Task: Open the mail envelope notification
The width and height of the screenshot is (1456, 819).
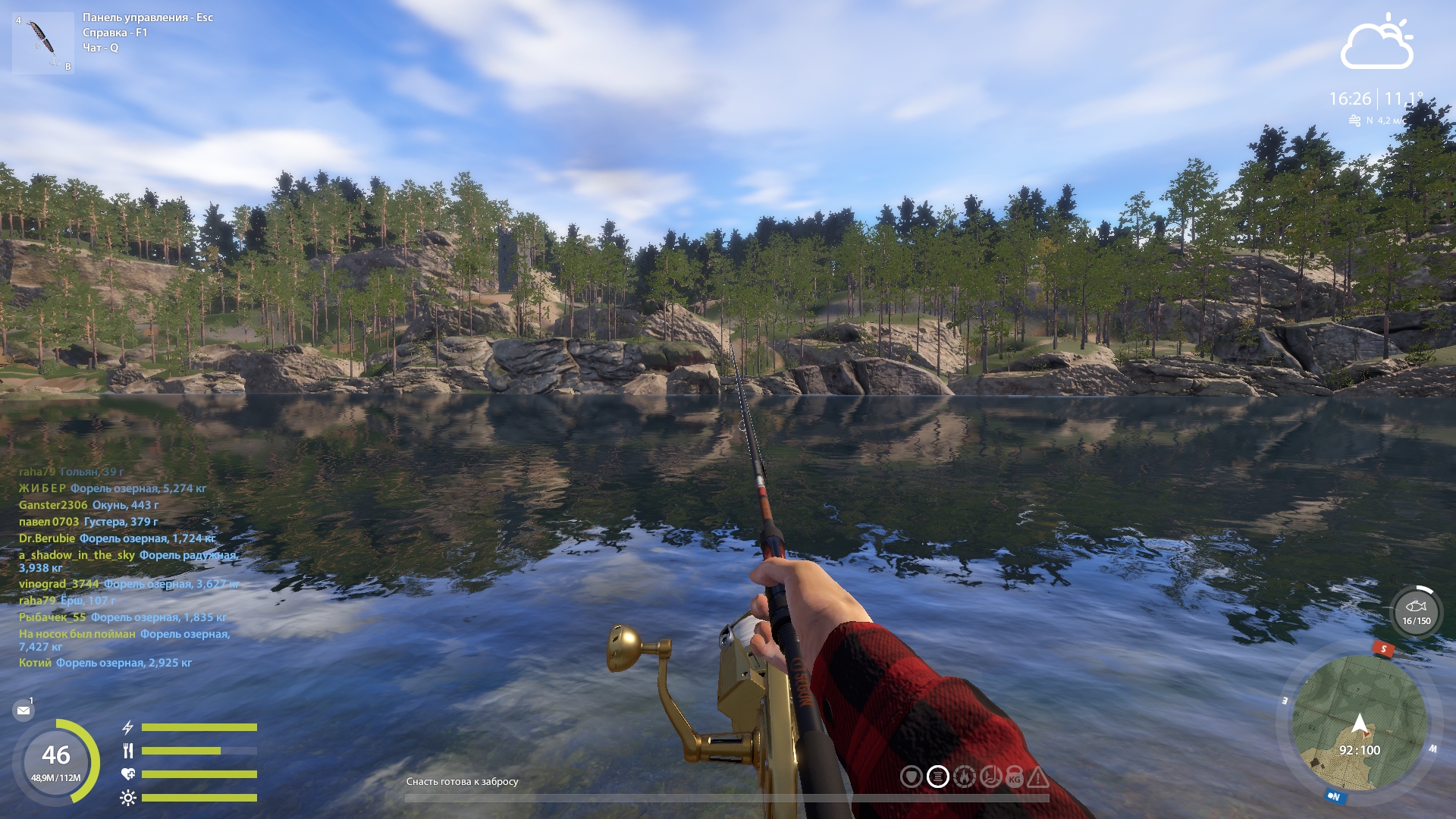Action: [x=24, y=711]
